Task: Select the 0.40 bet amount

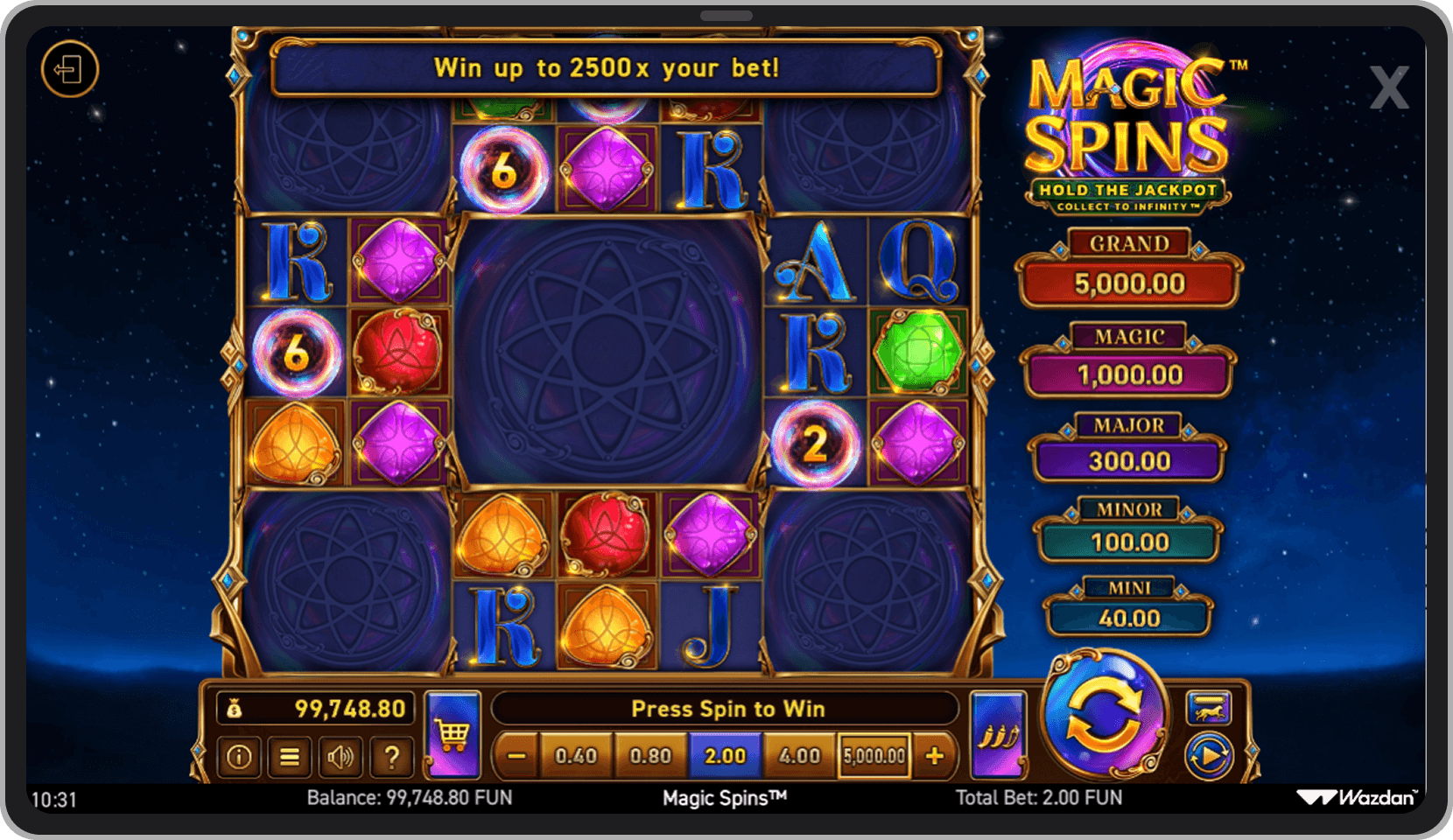Action: [577, 754]
